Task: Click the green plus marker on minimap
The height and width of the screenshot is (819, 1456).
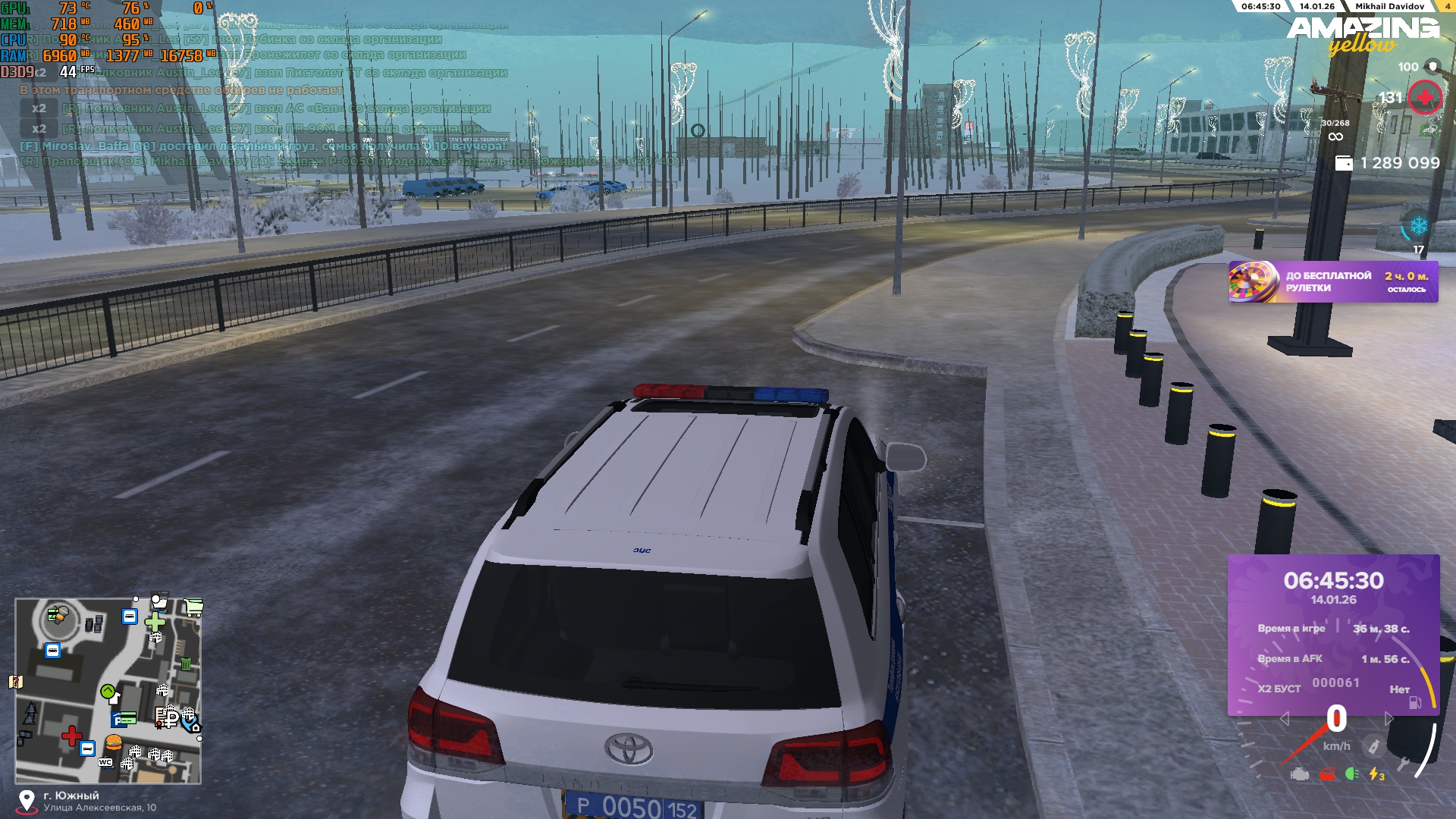Action: tap(155, 622)
